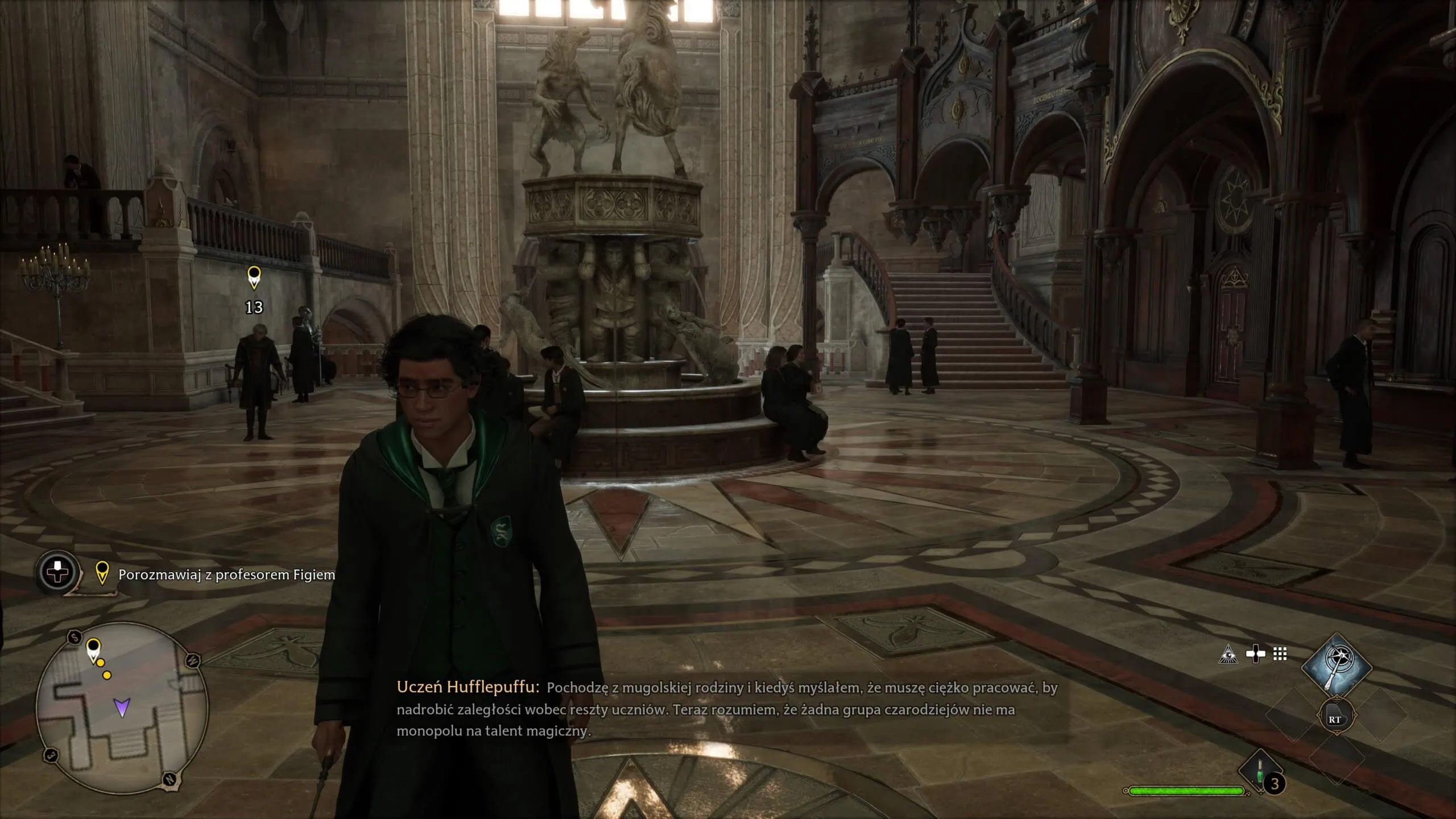The image size is (1456, 819).
Task: Select the S compass letter on the minimap
Action: pyautogui.click(x=75, y=637)
